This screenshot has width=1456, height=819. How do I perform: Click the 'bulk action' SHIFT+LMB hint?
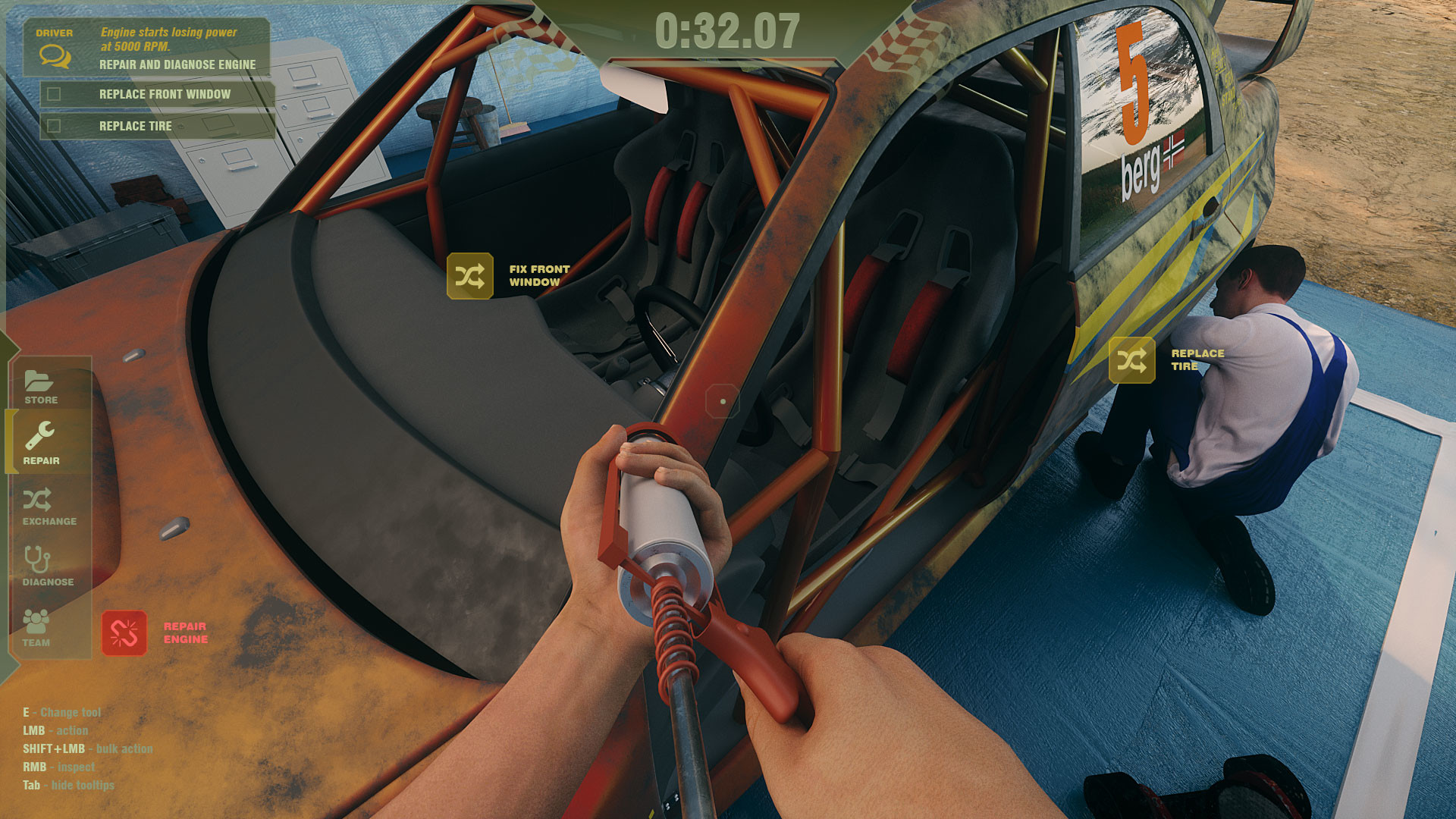[87, 748]
